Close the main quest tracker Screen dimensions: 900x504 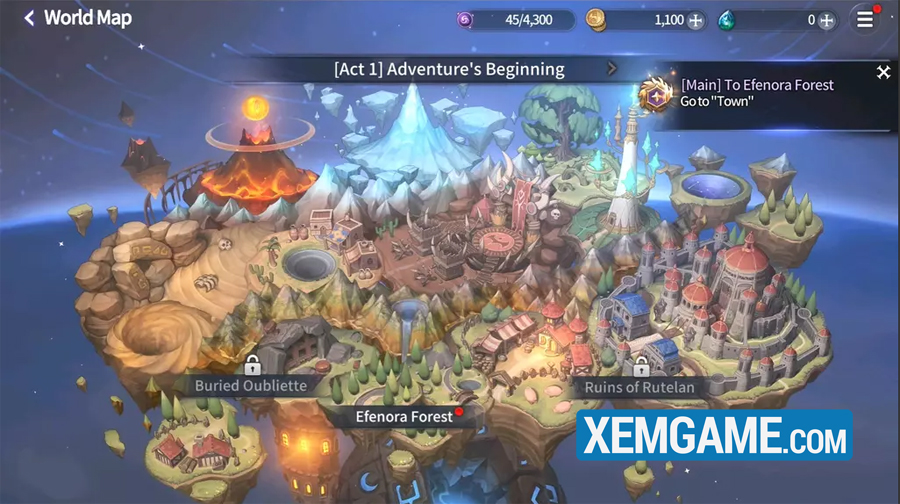883,72
